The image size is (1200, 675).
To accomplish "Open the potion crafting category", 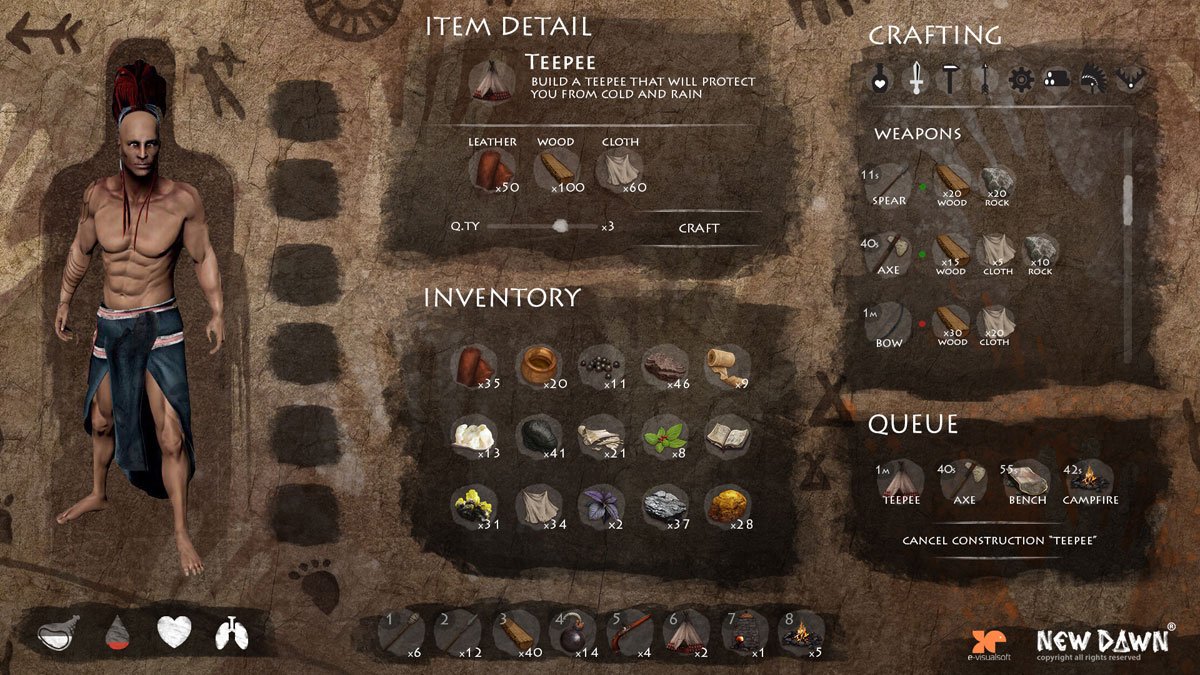I will pyautogui.click(x=882, y=80).
